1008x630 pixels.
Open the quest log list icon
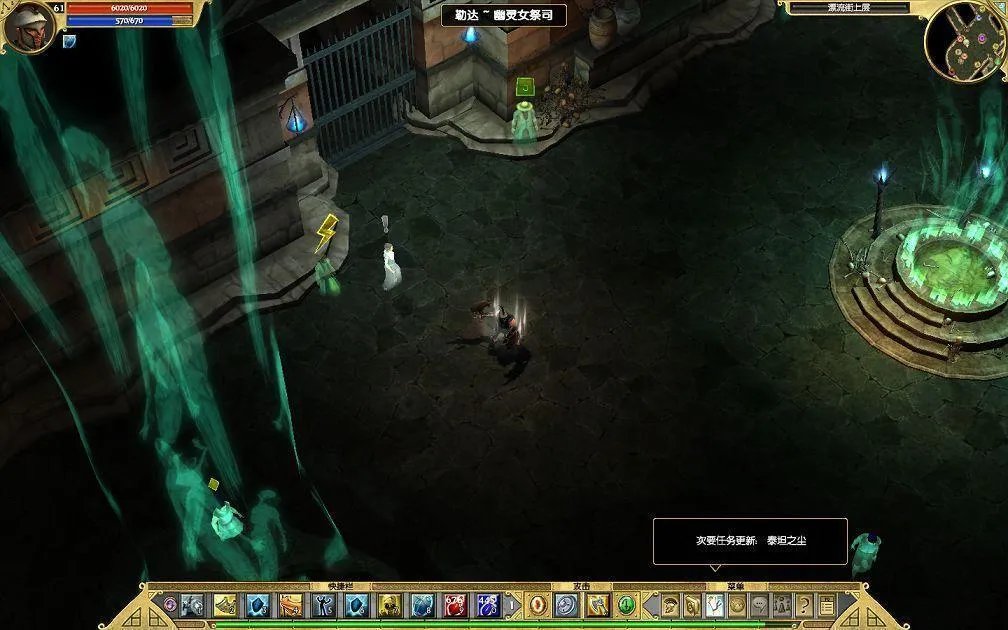827,605
